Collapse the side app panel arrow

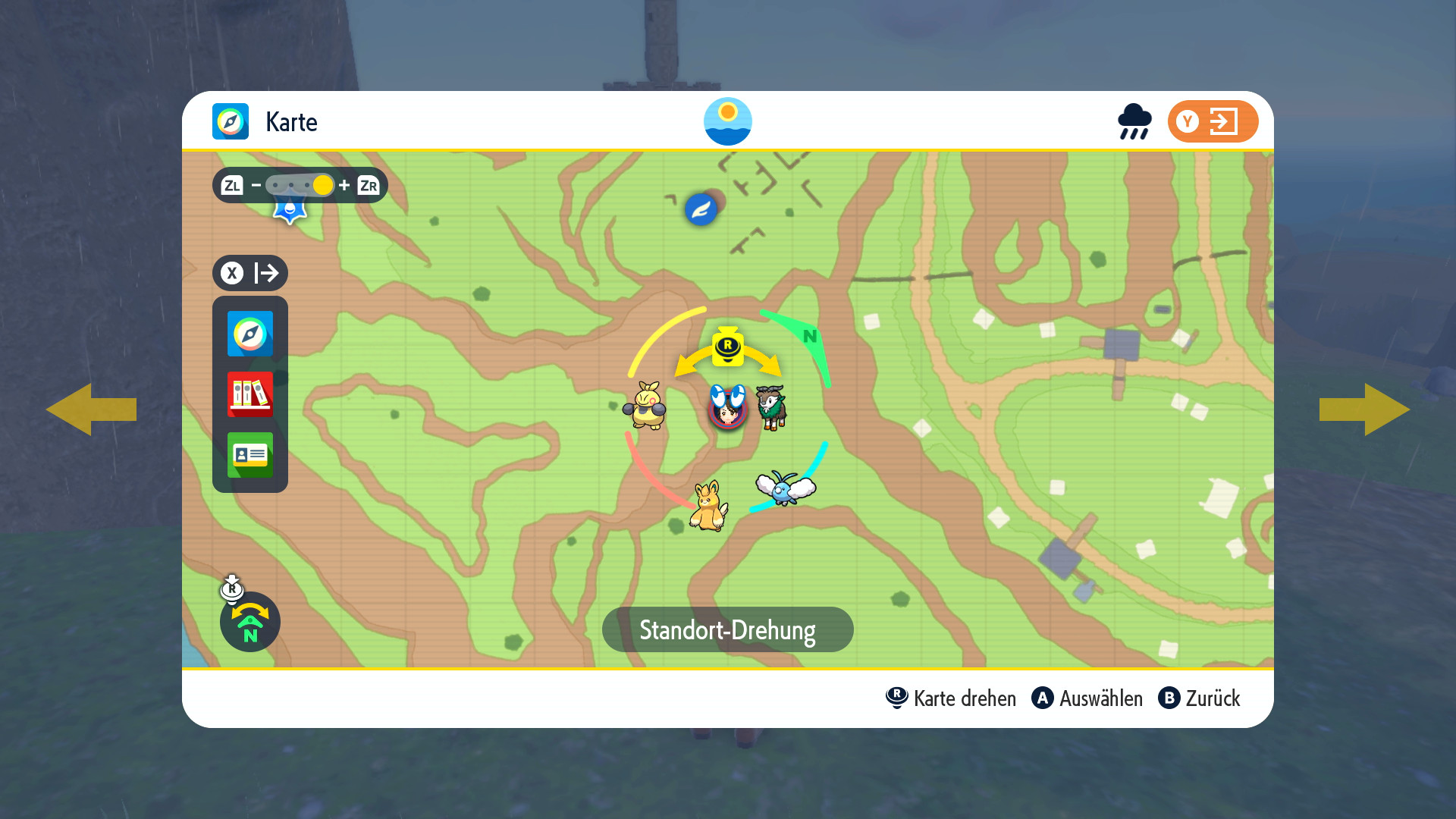(x=249, y=273)
